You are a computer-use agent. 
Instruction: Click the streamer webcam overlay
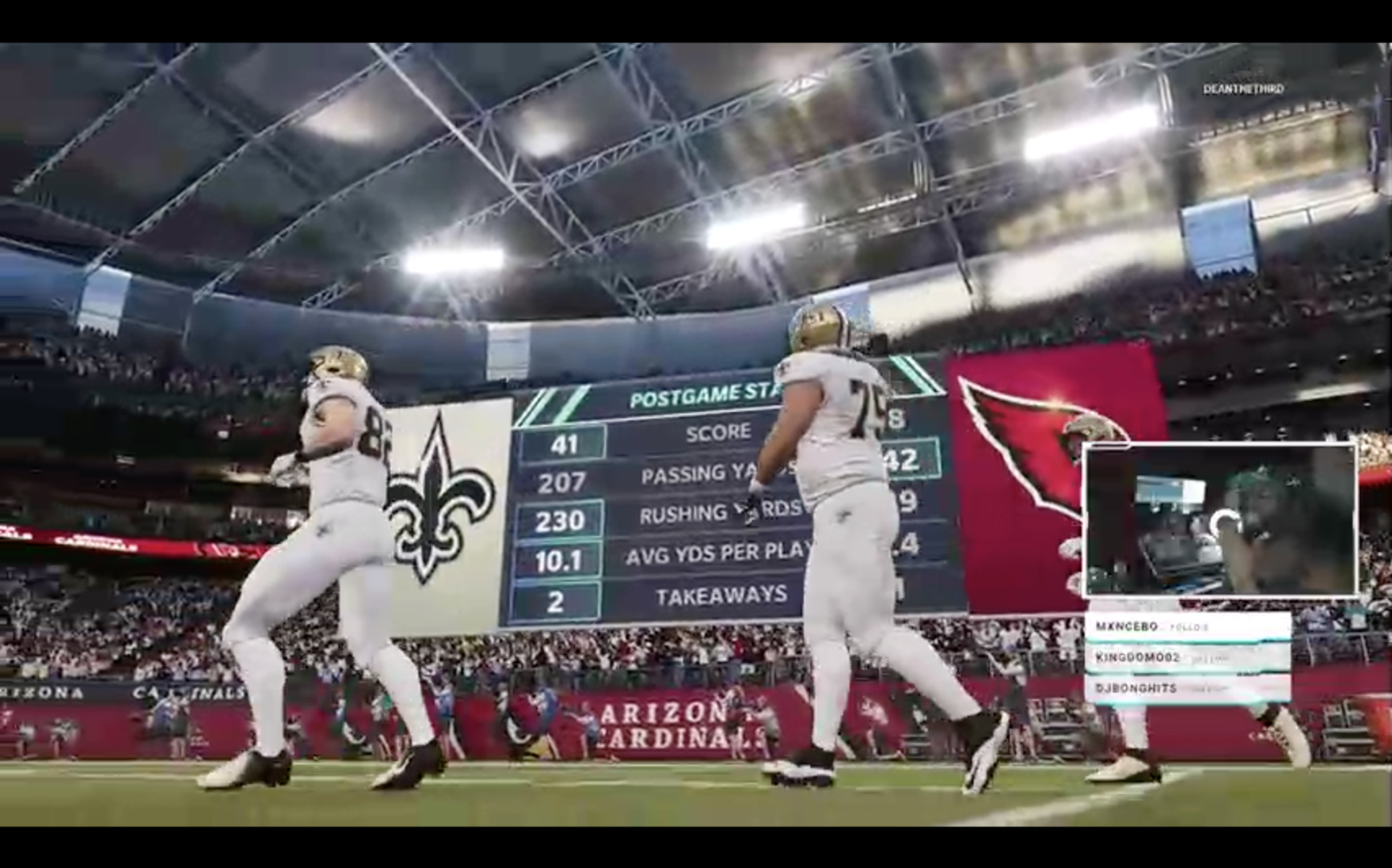(1219, 519)
